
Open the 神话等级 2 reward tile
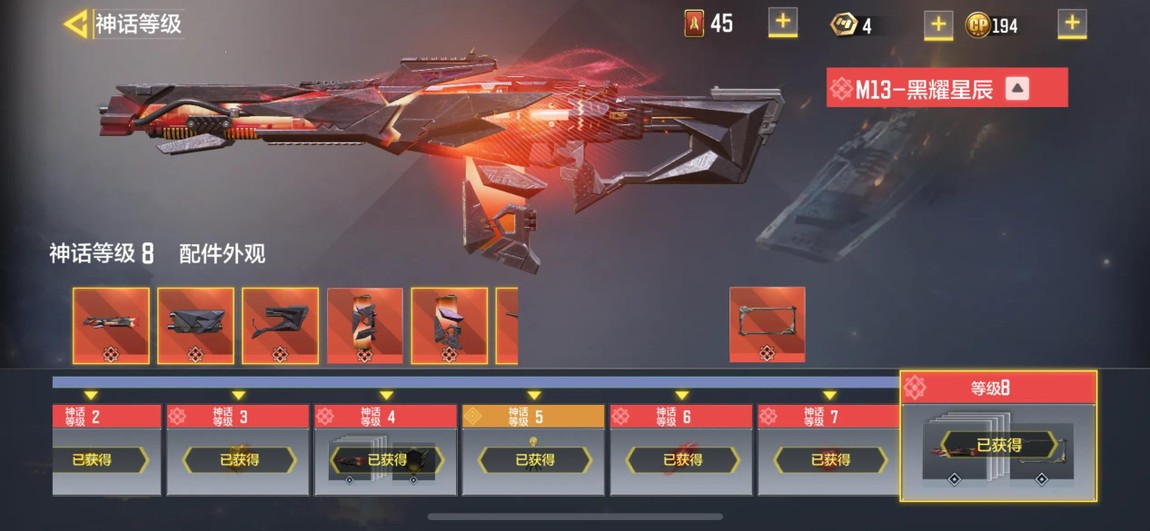[106, 450]
